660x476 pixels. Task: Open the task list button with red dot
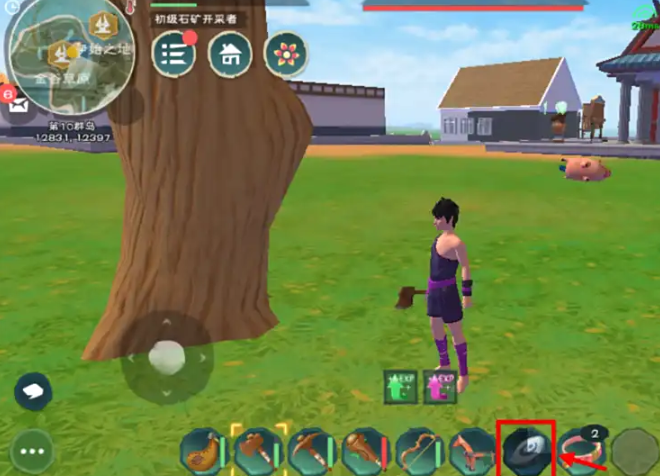pyautogui.click(x=173, y=53)
